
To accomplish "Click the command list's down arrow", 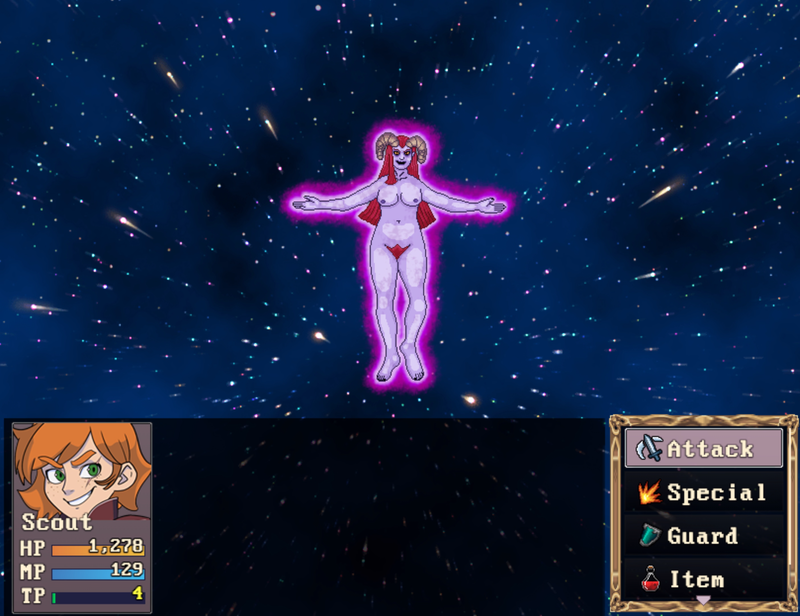I will (x=704, y=601).
